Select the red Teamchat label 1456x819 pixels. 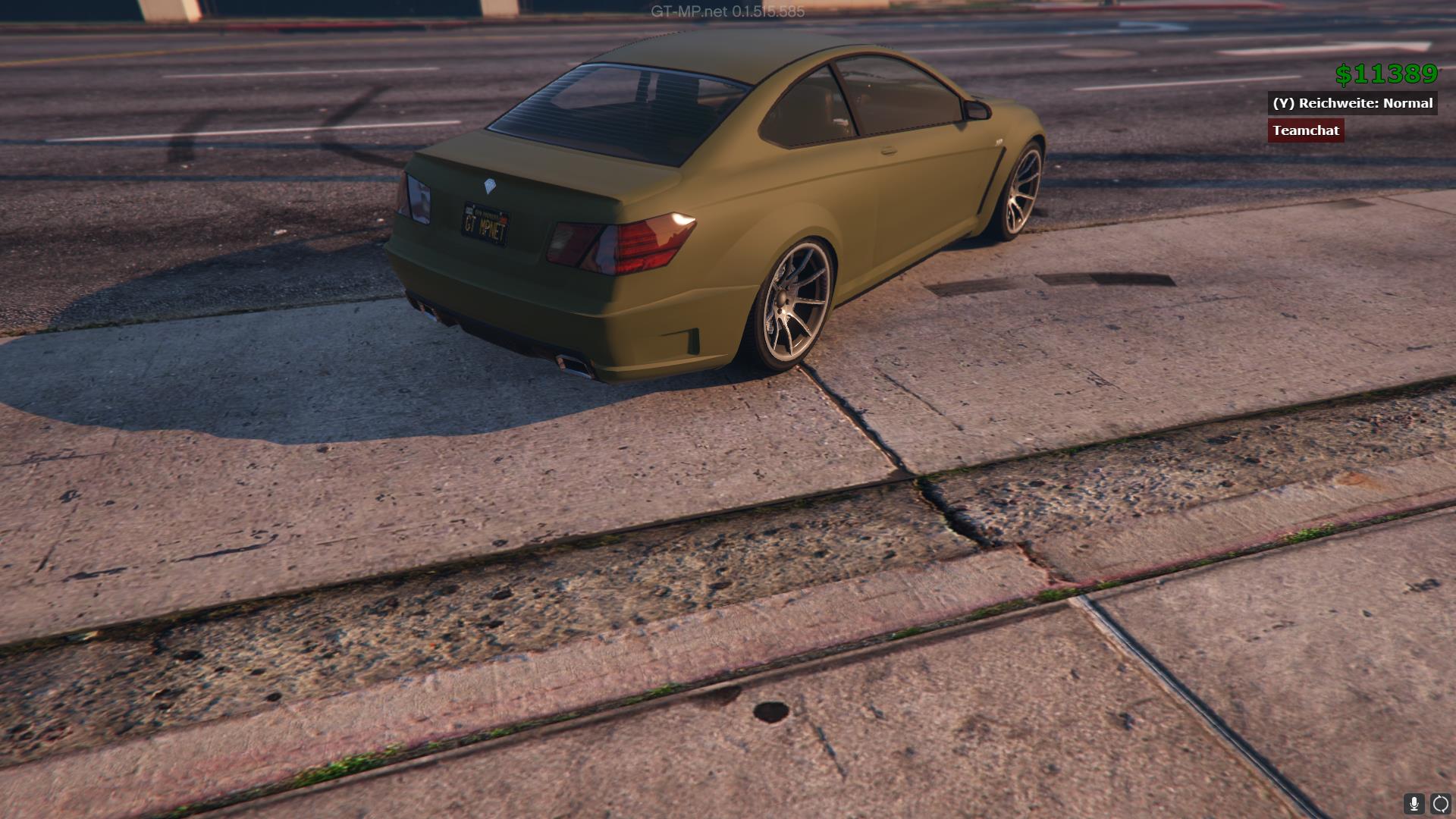1306,130
